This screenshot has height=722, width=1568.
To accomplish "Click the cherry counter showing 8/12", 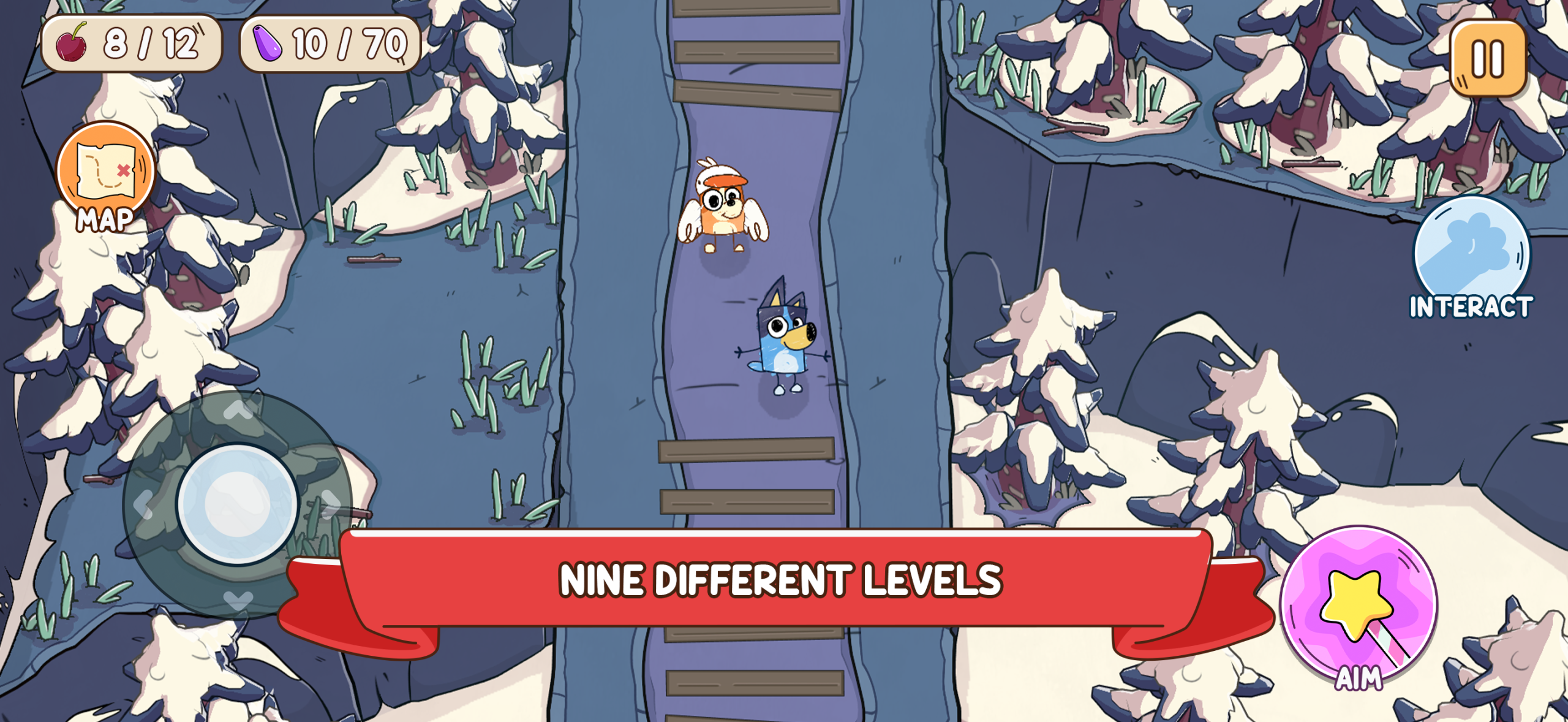I will (130, 43).
